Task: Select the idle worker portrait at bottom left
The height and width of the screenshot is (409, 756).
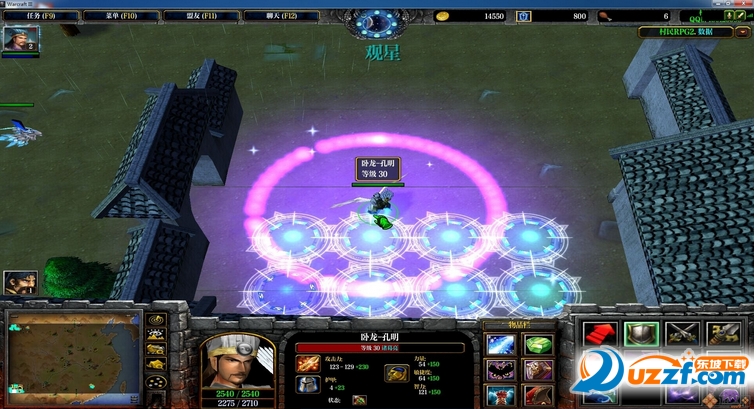Action: point(18,284)
